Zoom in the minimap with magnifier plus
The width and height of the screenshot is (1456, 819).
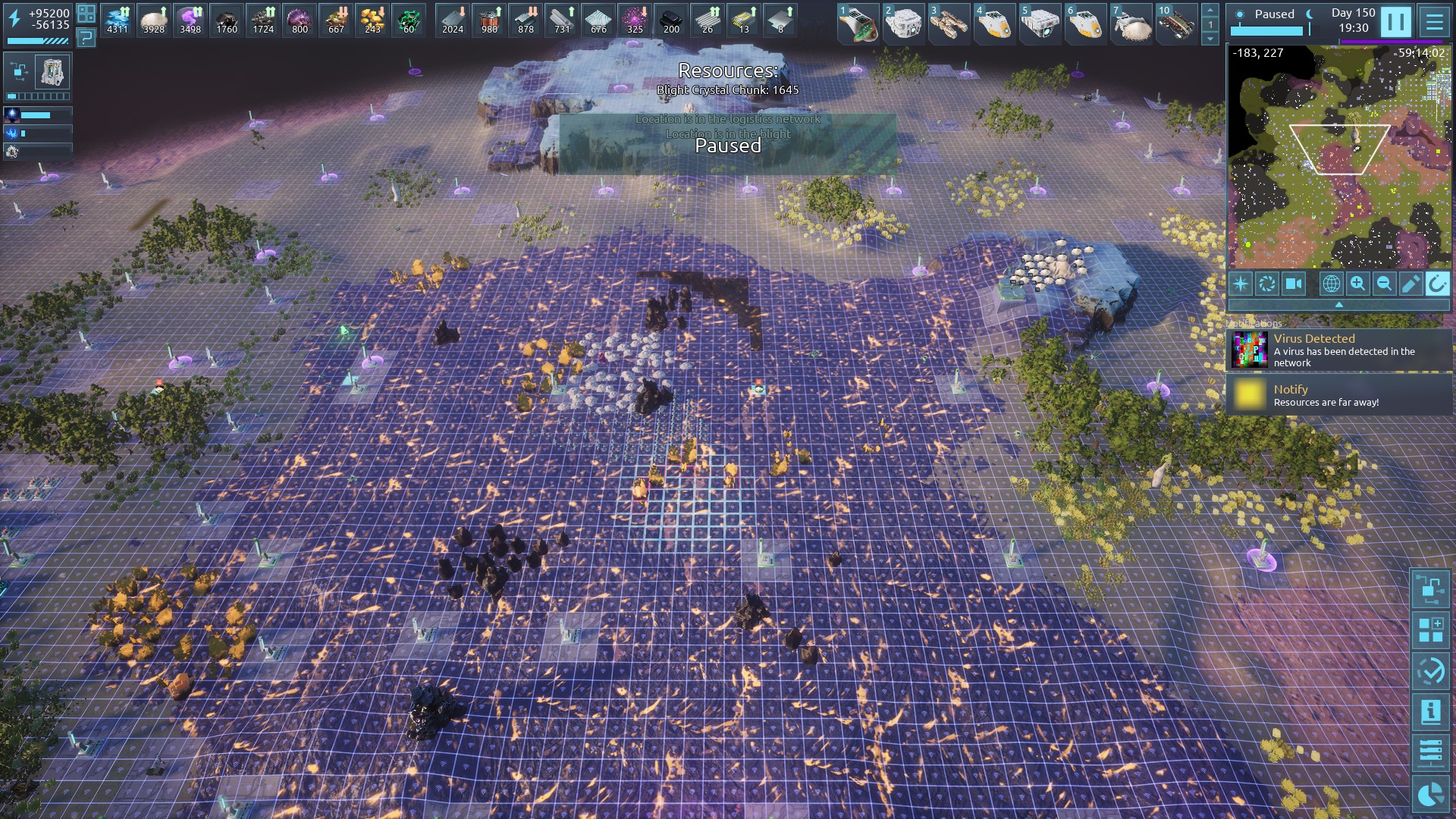click(x=1357, y=284)
